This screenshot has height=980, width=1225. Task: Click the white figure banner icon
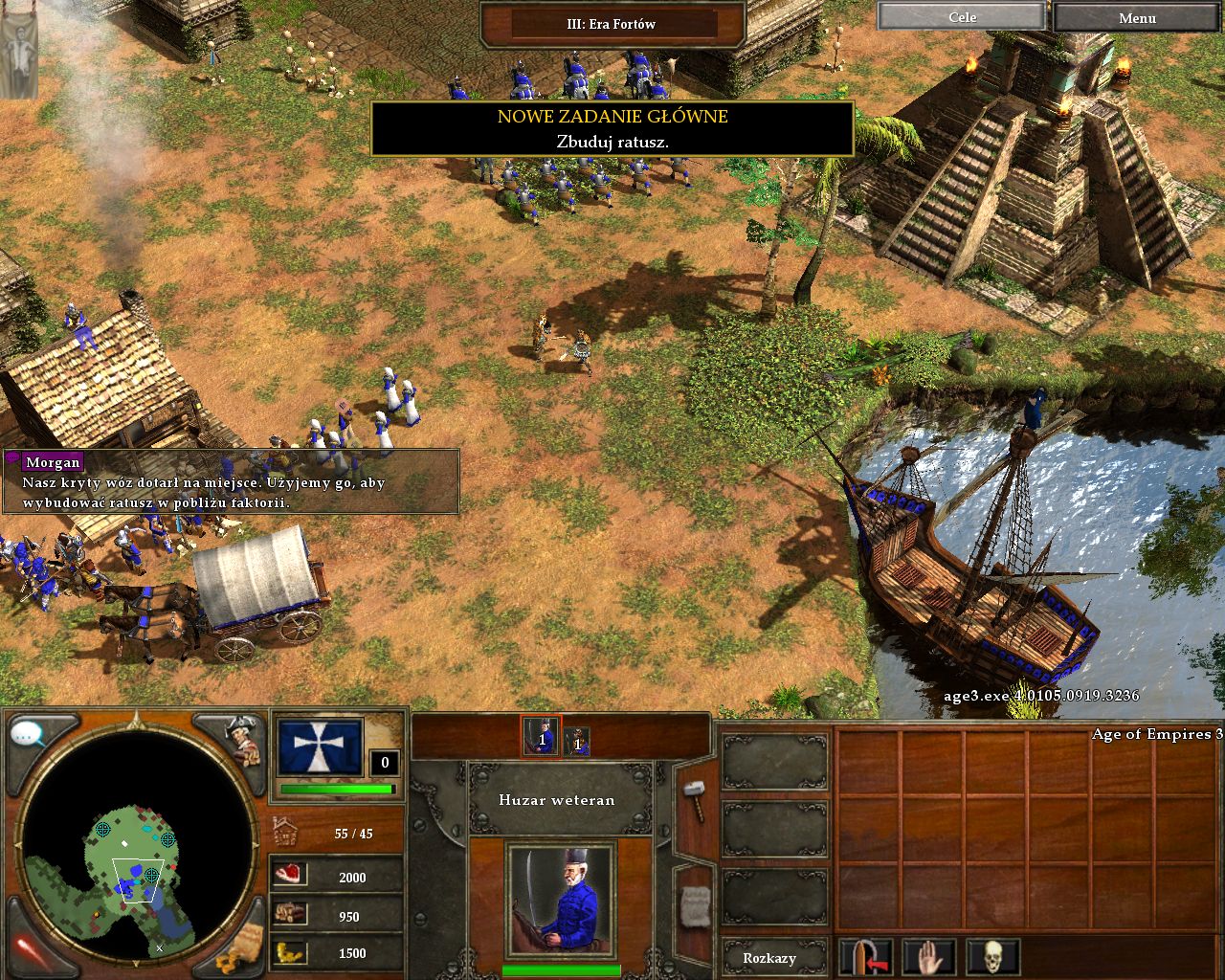click(x=19, y=49)
